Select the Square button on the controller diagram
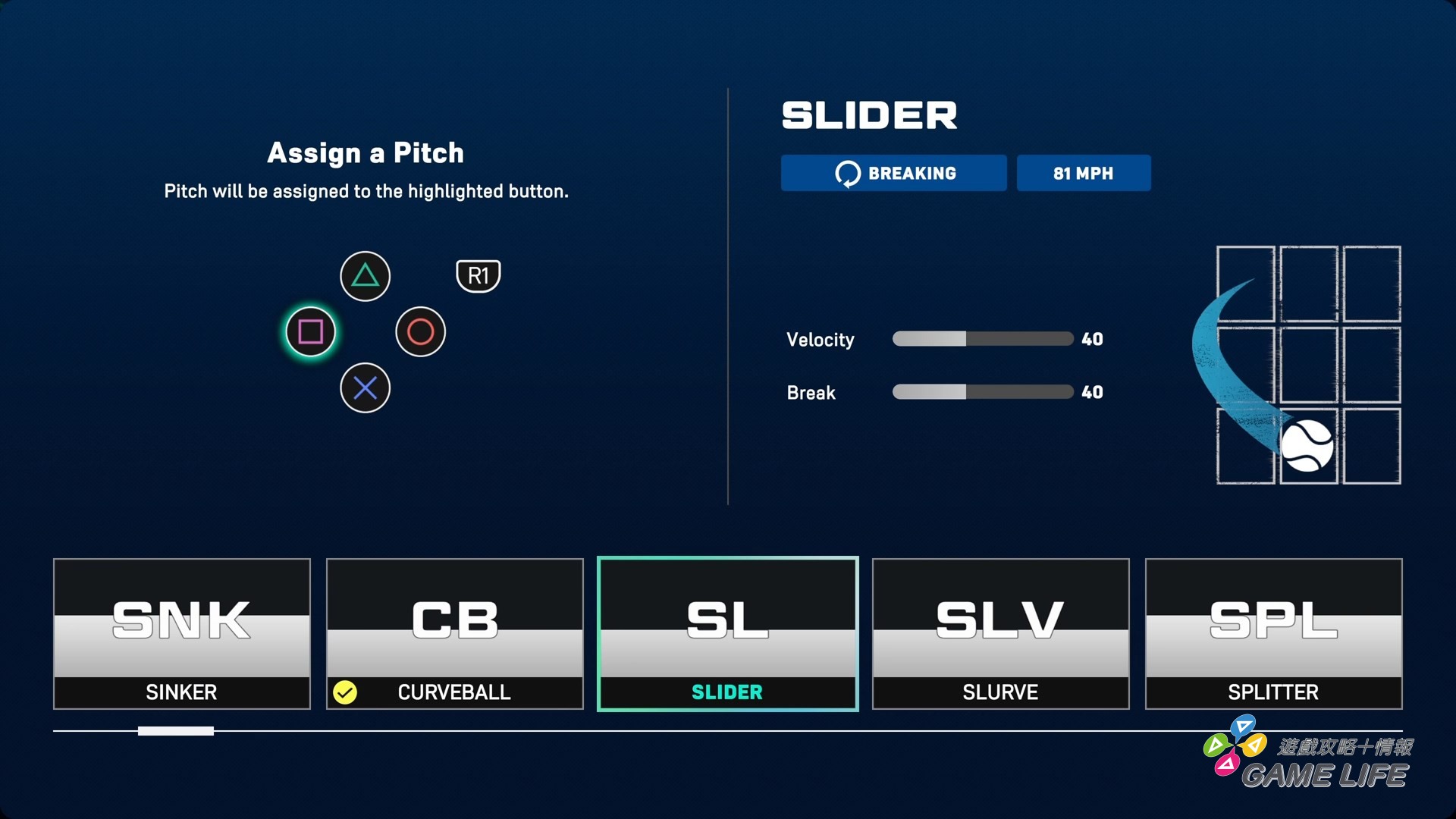 310,331
